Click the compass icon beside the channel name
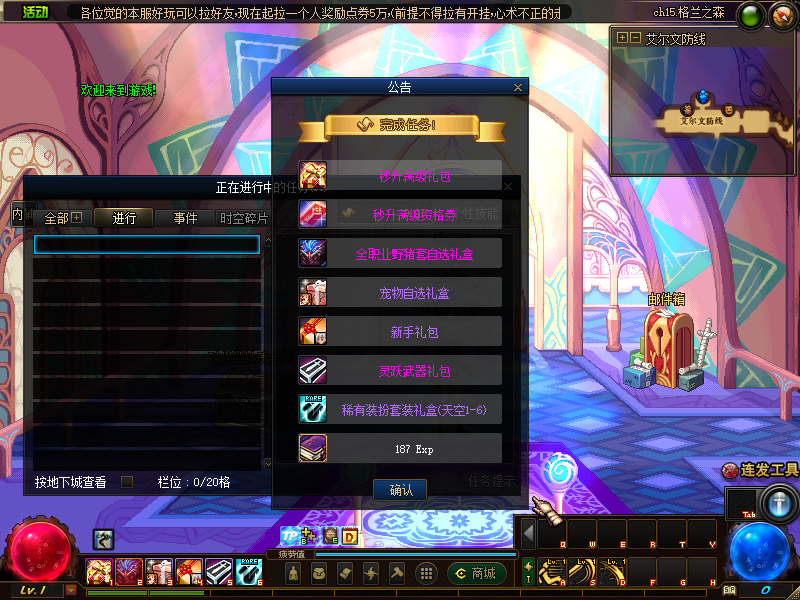The image size is (800, 600). 781,16
